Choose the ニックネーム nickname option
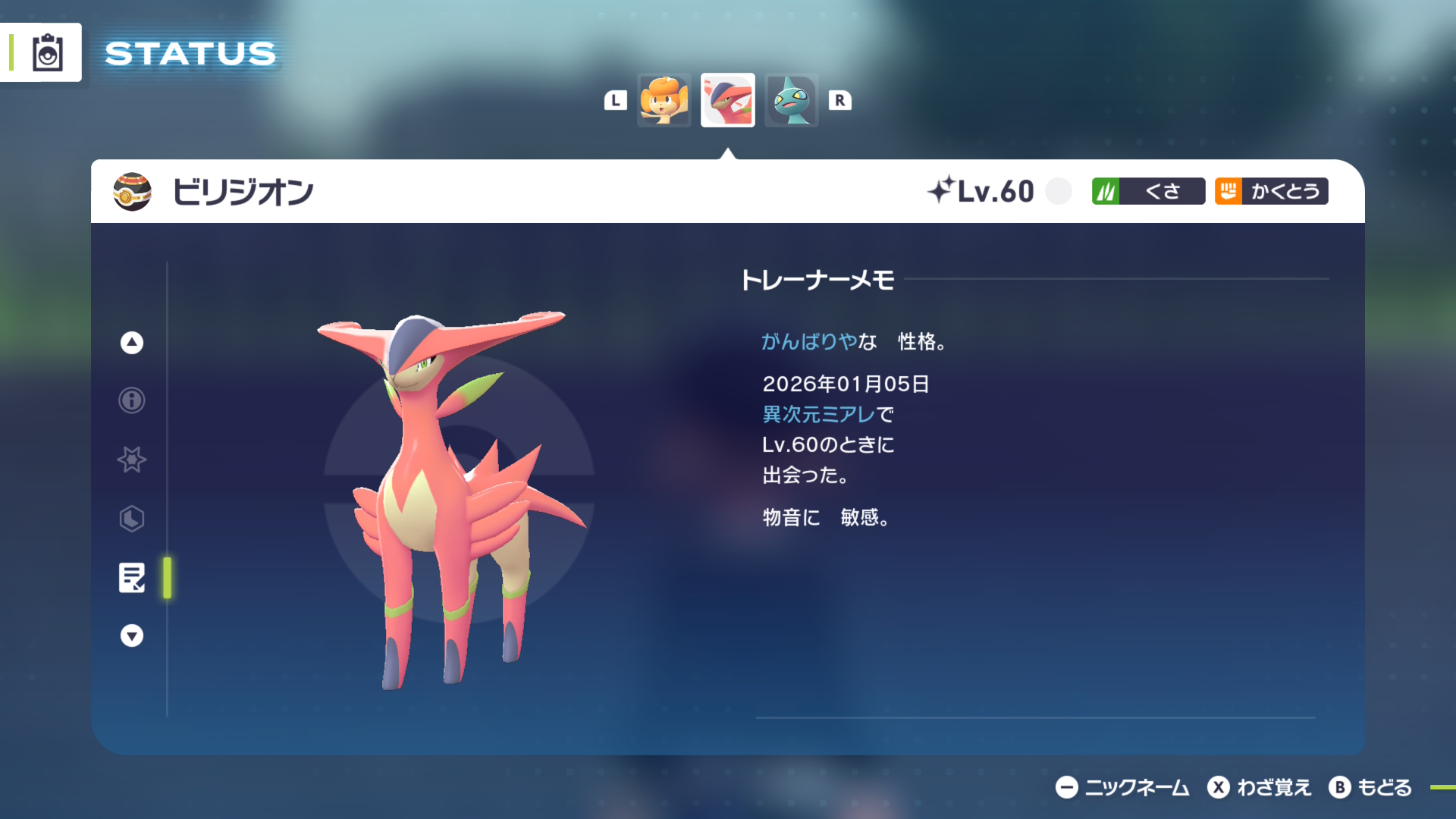Viewport: 1456px width, 819px height. tap(1122, 788)
